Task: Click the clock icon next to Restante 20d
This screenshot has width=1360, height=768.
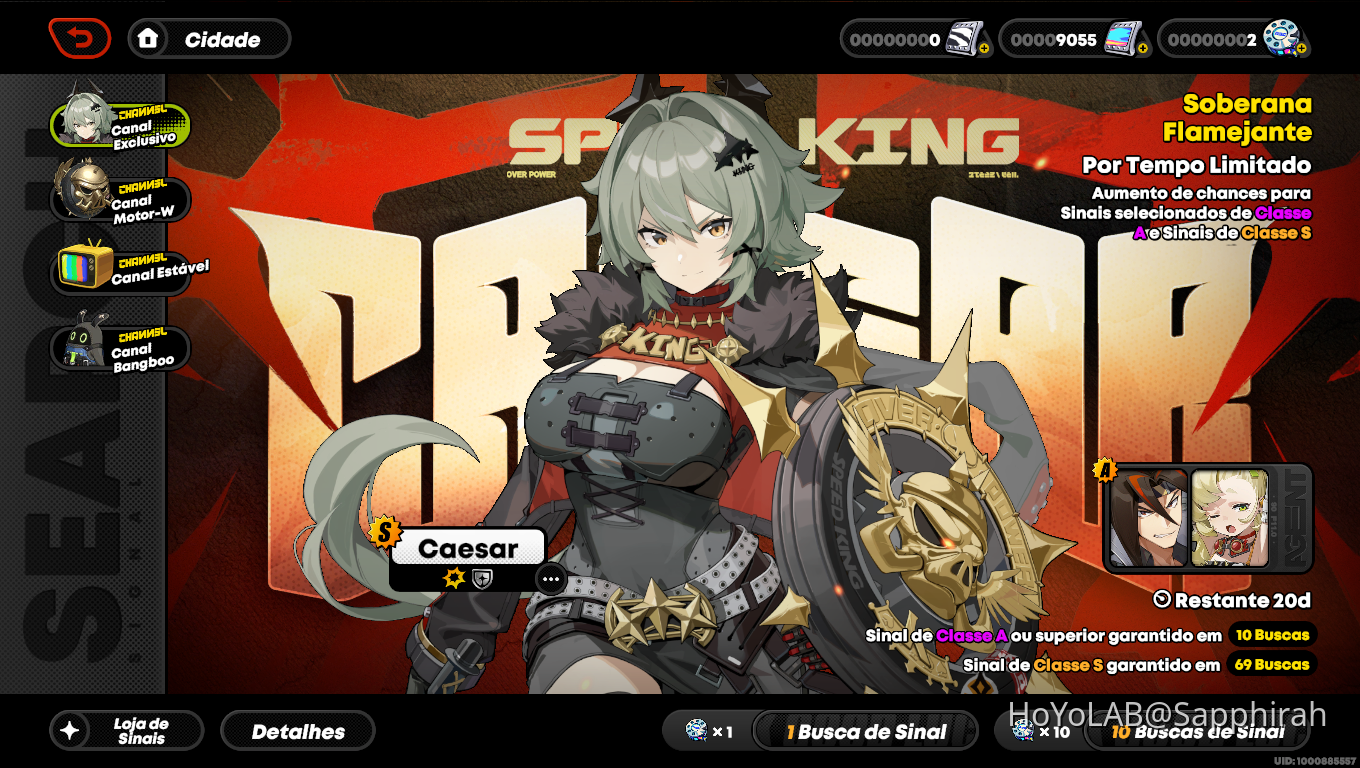Action: pyautogui.click(x=1162, y=601)
